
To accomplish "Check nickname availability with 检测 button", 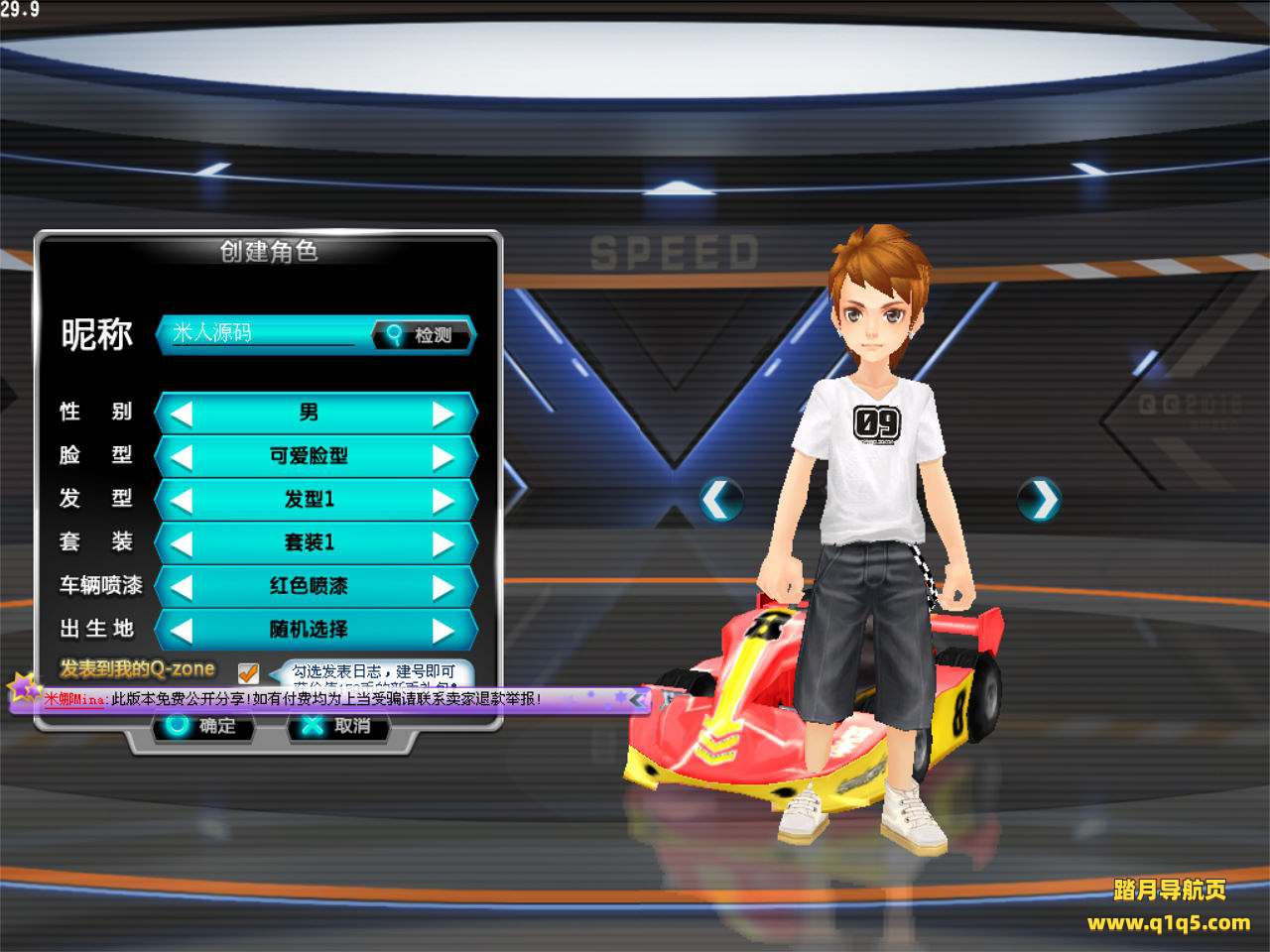I will click(x=424, y=335).
